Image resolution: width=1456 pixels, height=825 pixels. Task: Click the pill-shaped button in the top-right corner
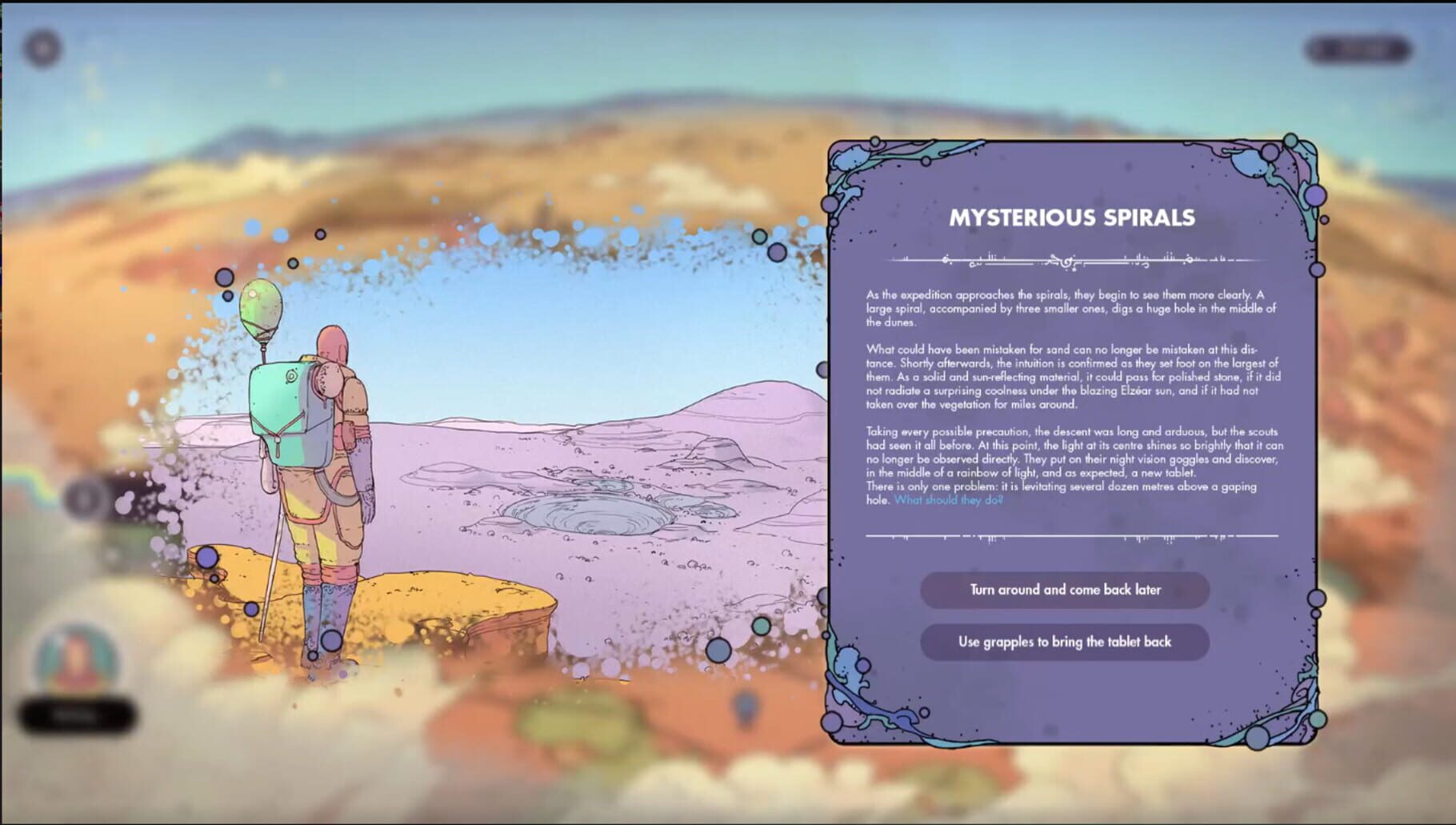[1360, 48]
